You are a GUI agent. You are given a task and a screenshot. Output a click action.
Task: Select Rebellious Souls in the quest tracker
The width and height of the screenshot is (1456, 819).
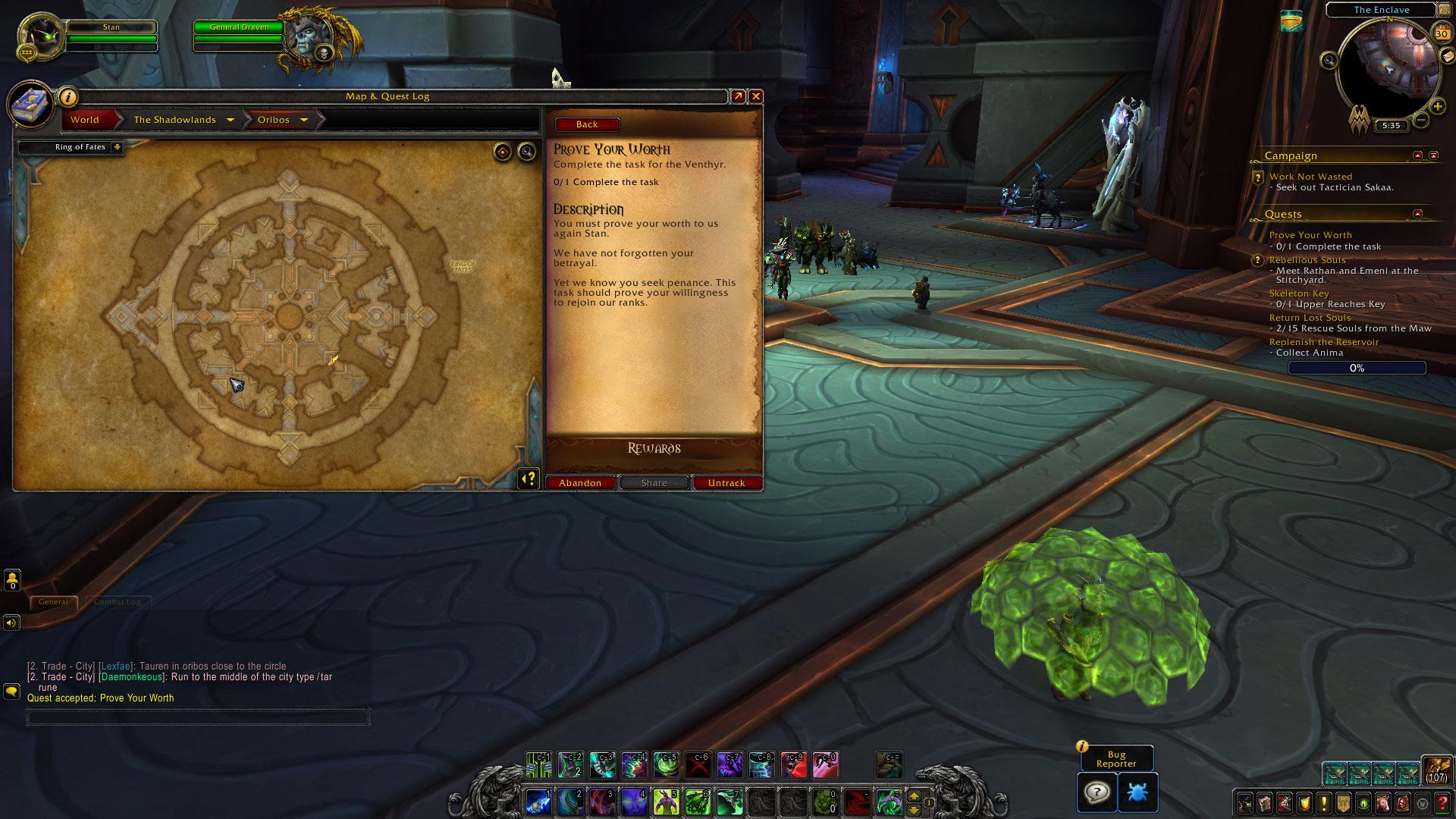click(x=1307, y=260)
